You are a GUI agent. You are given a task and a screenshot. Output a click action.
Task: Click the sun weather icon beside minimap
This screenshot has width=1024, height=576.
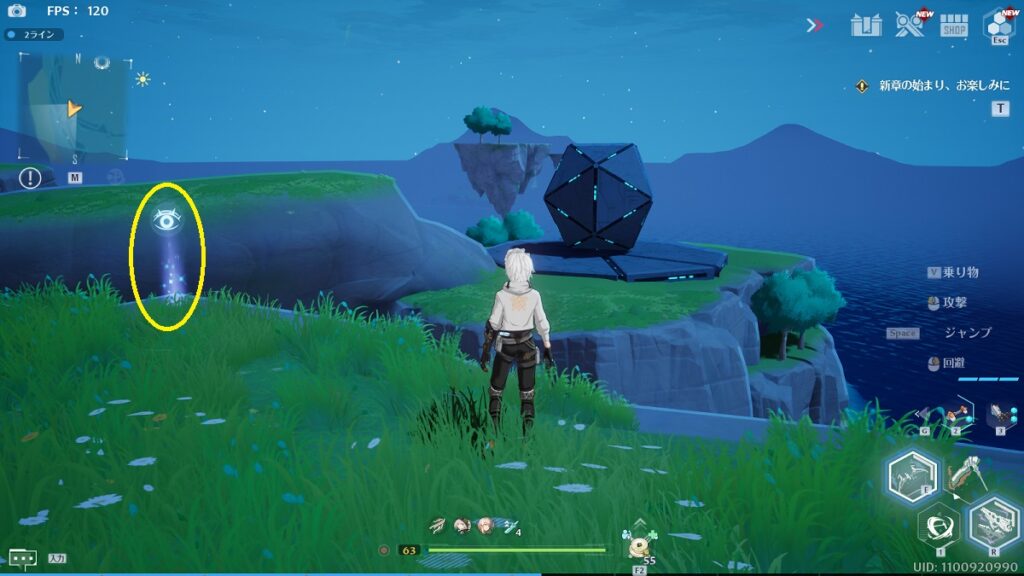click(143, 79)
